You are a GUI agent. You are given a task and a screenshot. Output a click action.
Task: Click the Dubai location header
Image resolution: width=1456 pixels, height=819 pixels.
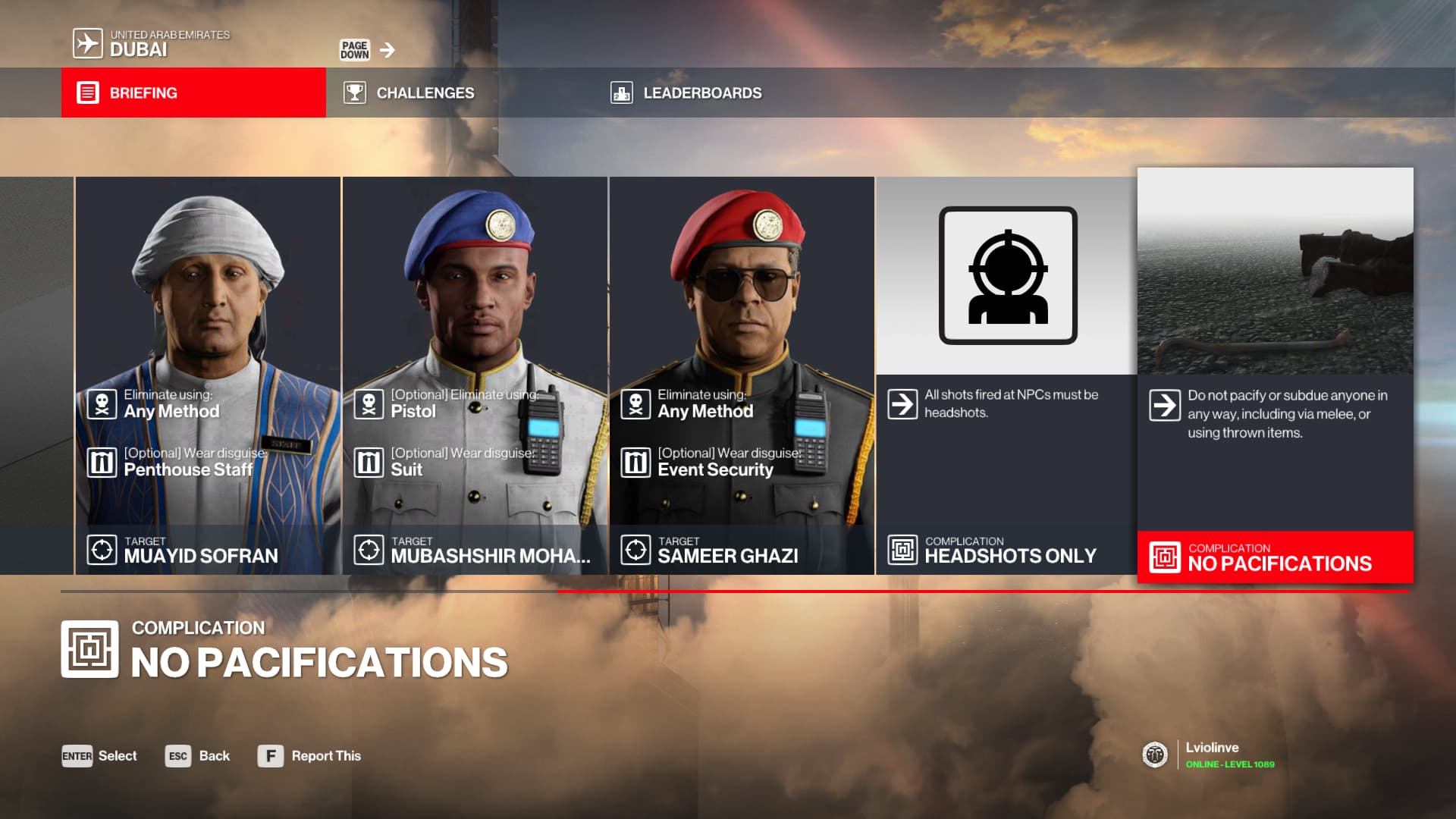[152, 43]
